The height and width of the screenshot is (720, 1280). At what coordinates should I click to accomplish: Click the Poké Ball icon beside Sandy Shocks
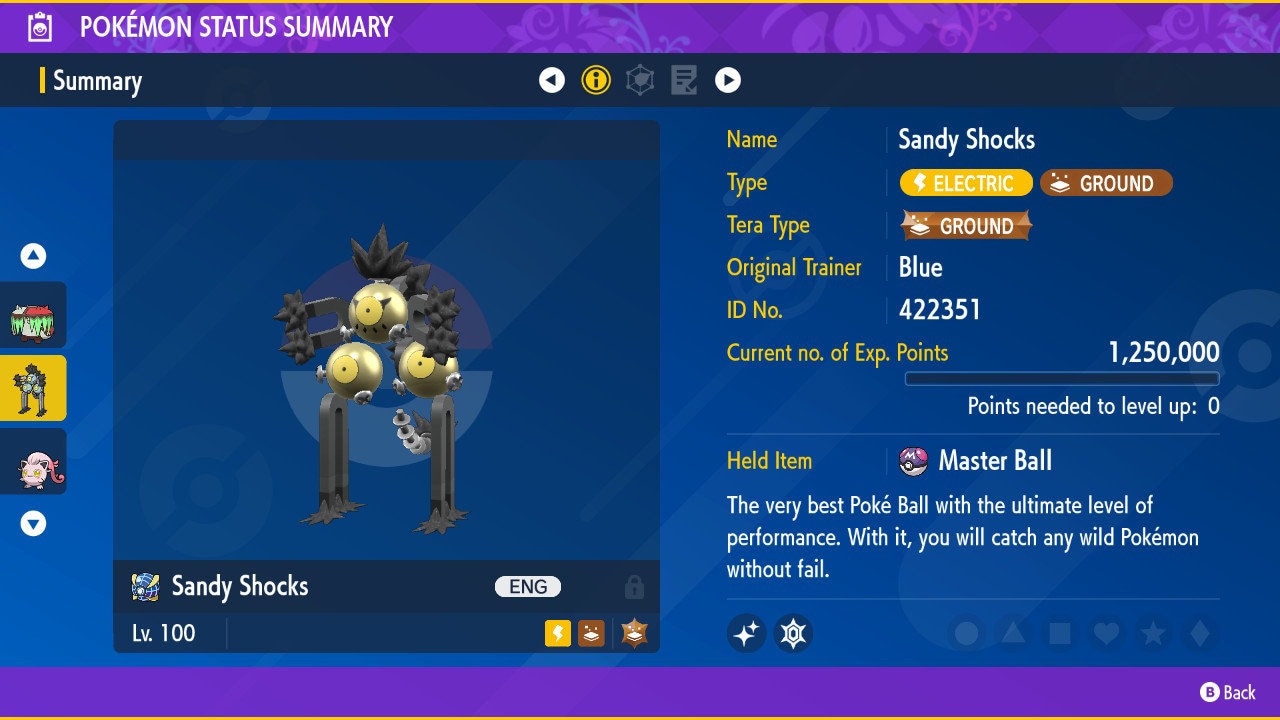click(x=143, y=586)
